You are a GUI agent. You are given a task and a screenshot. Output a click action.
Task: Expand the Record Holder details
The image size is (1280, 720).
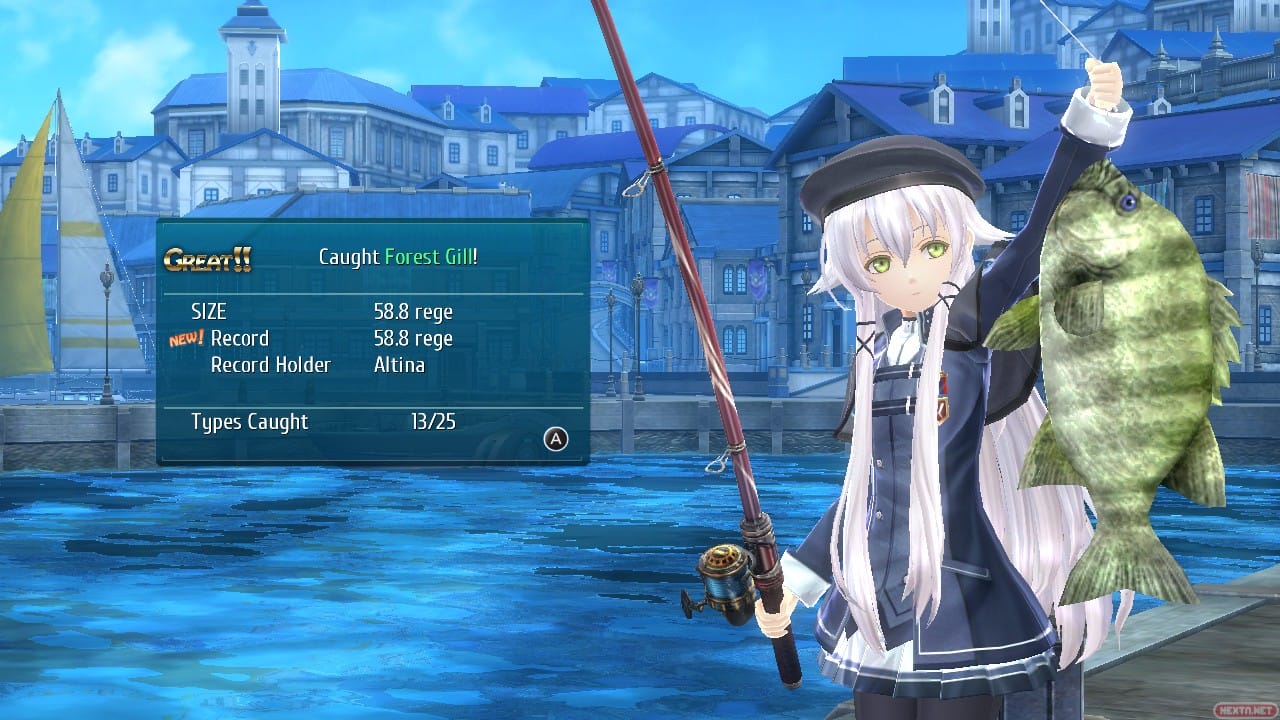pyautogui.click(x=270, y=364)
